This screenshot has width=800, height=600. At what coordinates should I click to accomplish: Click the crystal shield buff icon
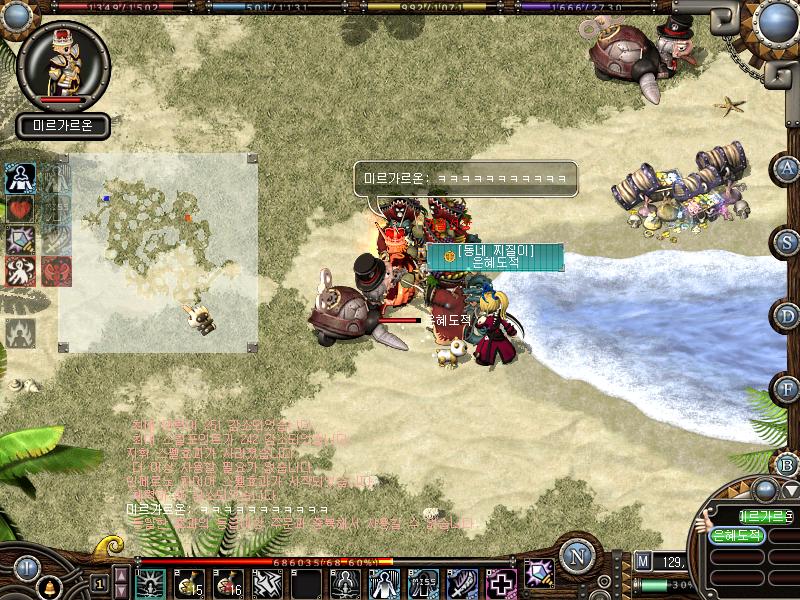point(20,241)
